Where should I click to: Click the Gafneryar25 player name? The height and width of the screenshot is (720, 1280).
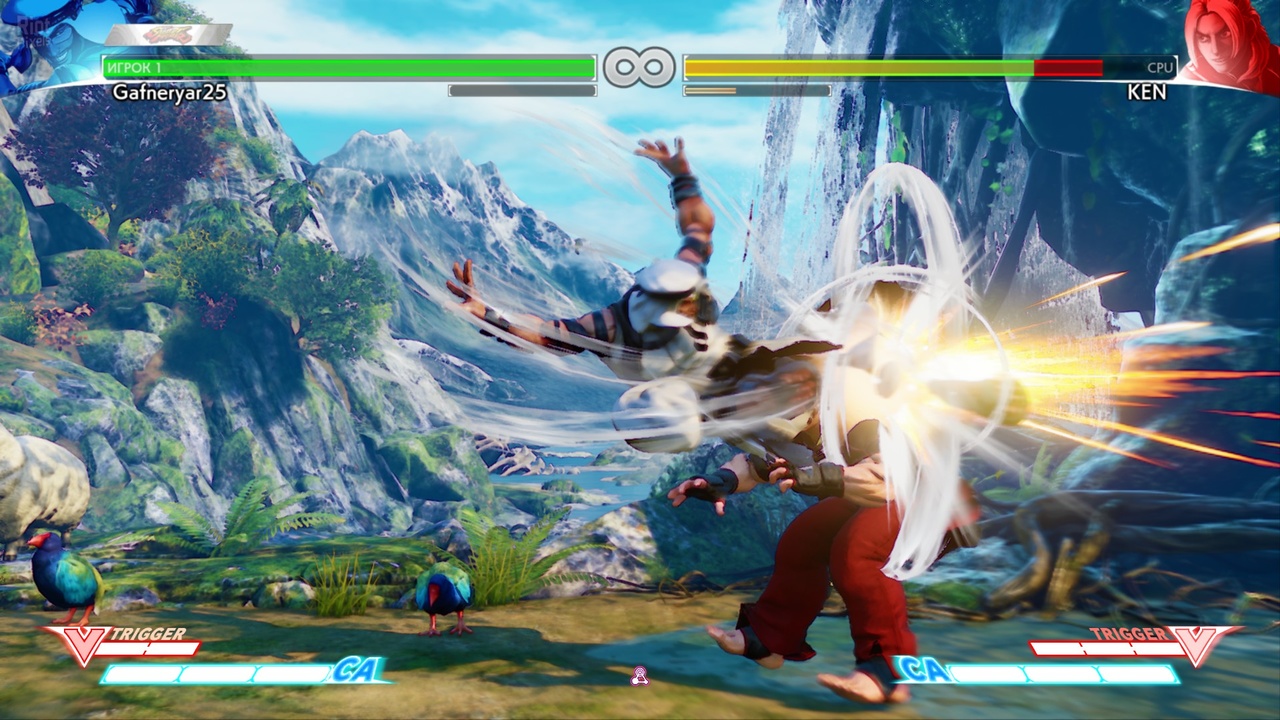[x=170, y=91]
